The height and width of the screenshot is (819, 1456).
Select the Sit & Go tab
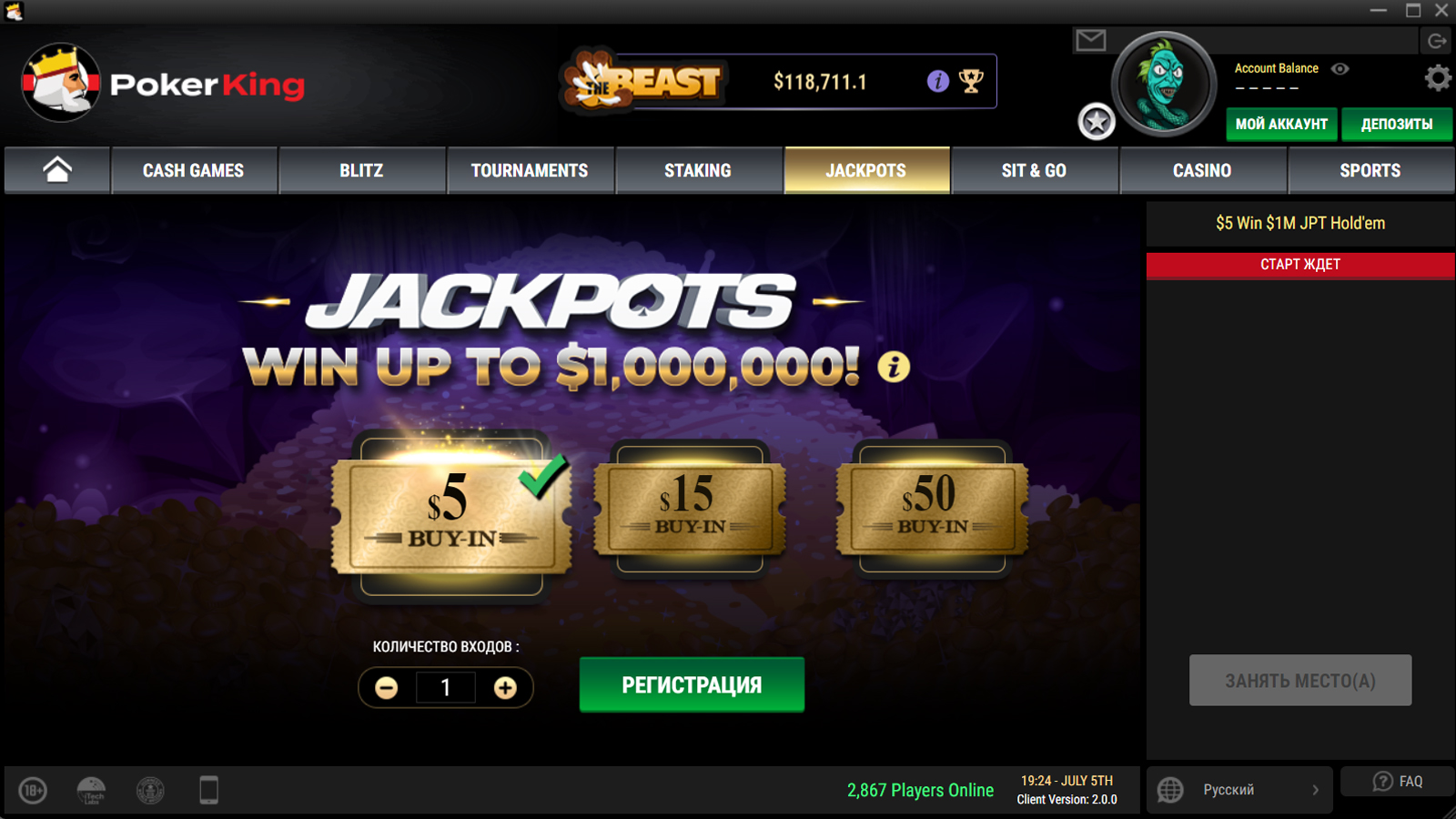click(1034, 170)
